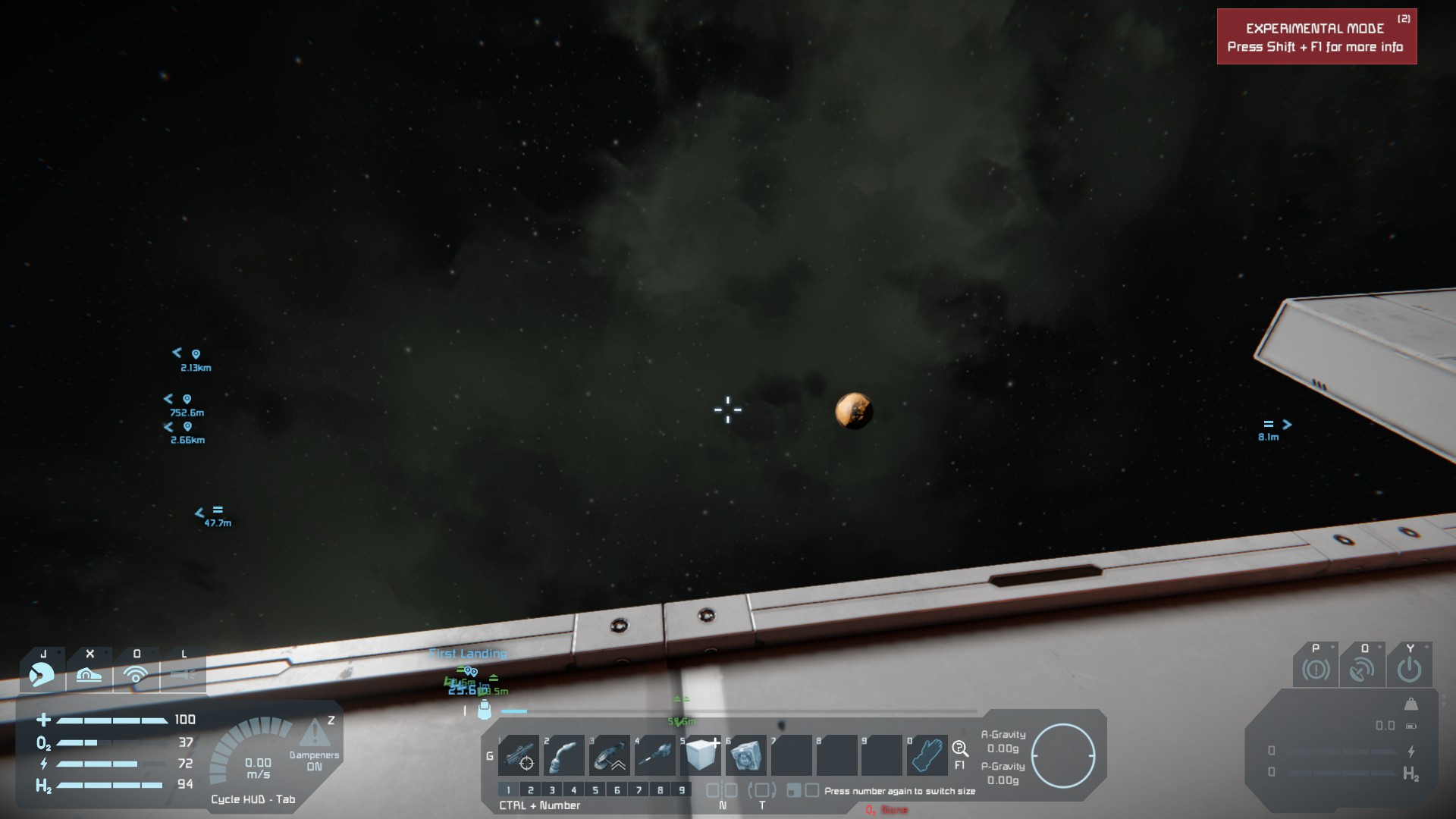Toggle the helmet visor icon

click(42, 673)
